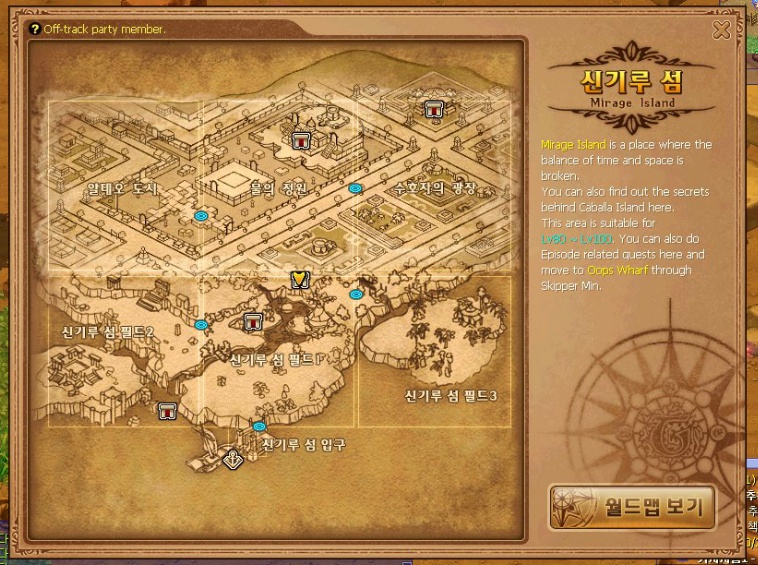Click the anchor wharf marker
This screenshot has width=758, height=565.
pyautogui.click(x=233, y=460)
